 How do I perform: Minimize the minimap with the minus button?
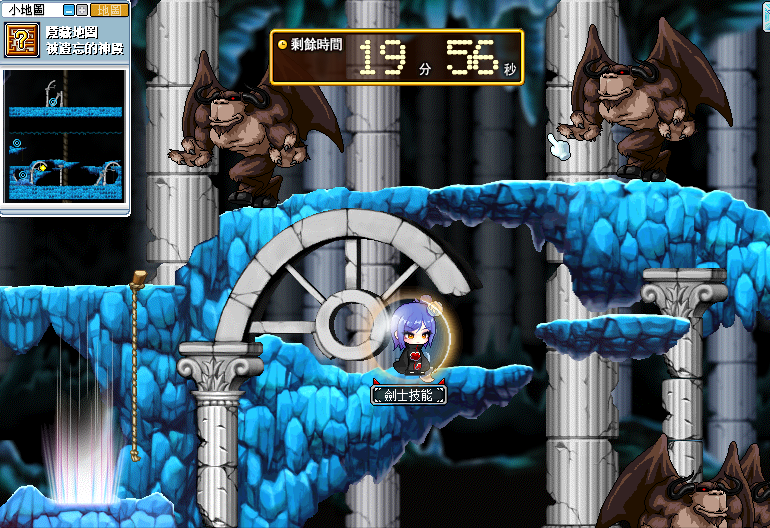[x=69, y=10]
